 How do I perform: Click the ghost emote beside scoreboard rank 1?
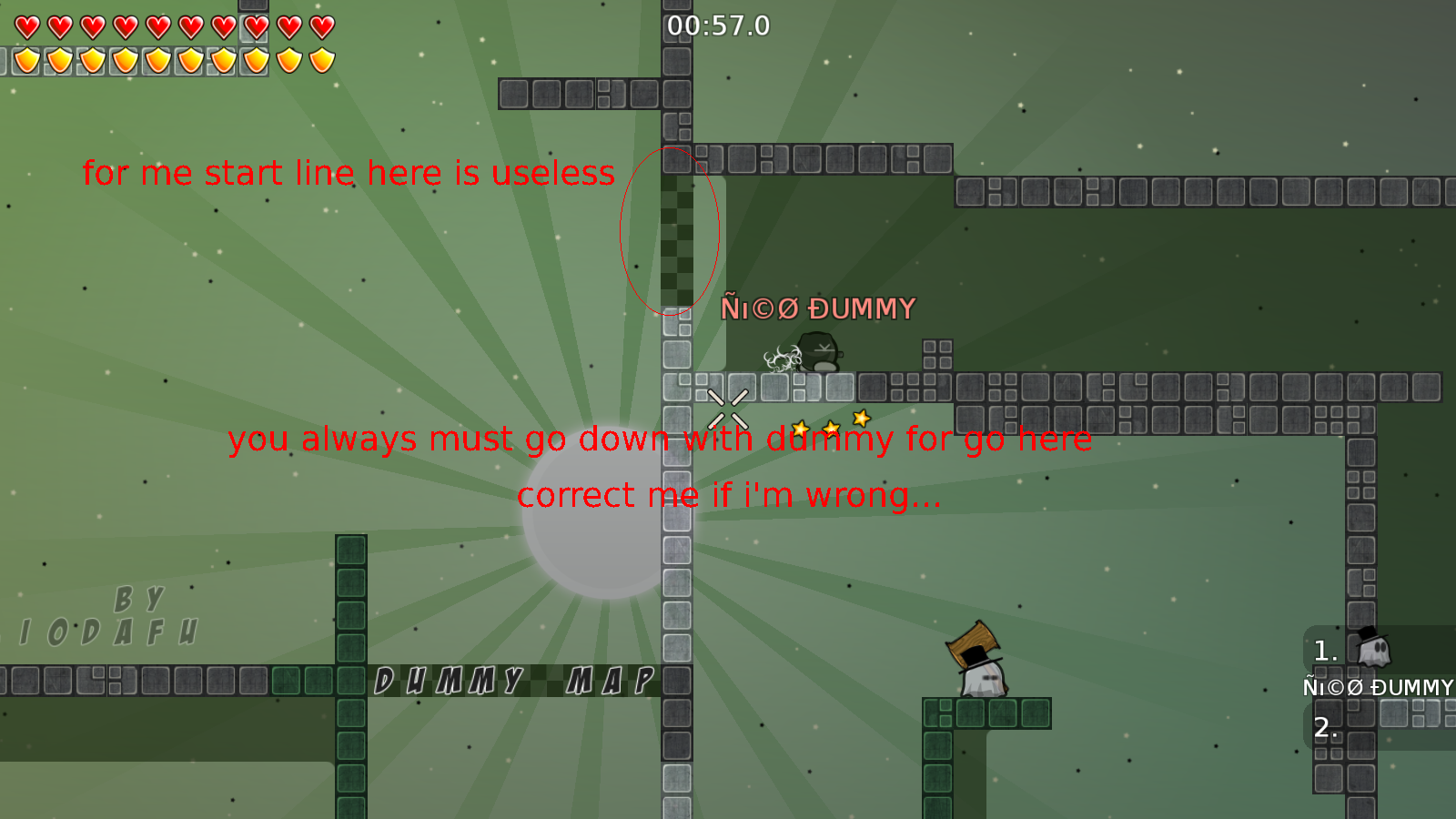coord(1374,649)
